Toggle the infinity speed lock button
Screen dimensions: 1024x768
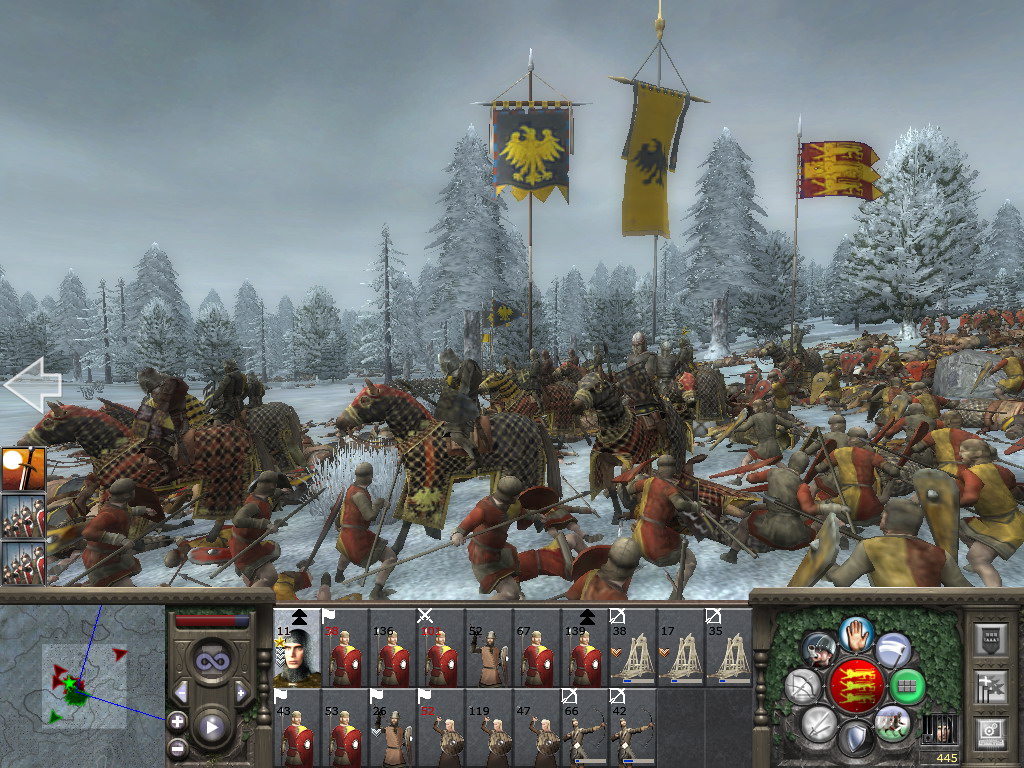pyautogui.click(x=211, y=661)
